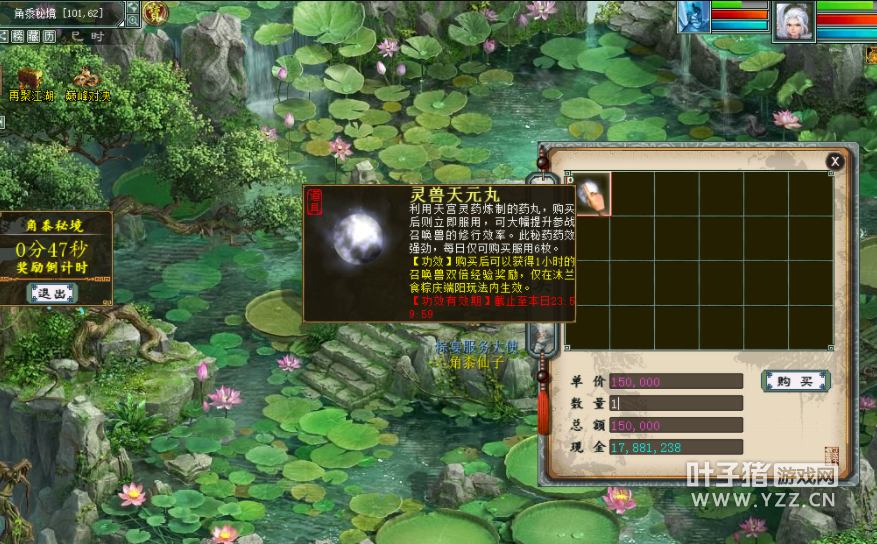Close the shop window with the X
The height and width of the screenshot is (544, 877).
point(835,161)
